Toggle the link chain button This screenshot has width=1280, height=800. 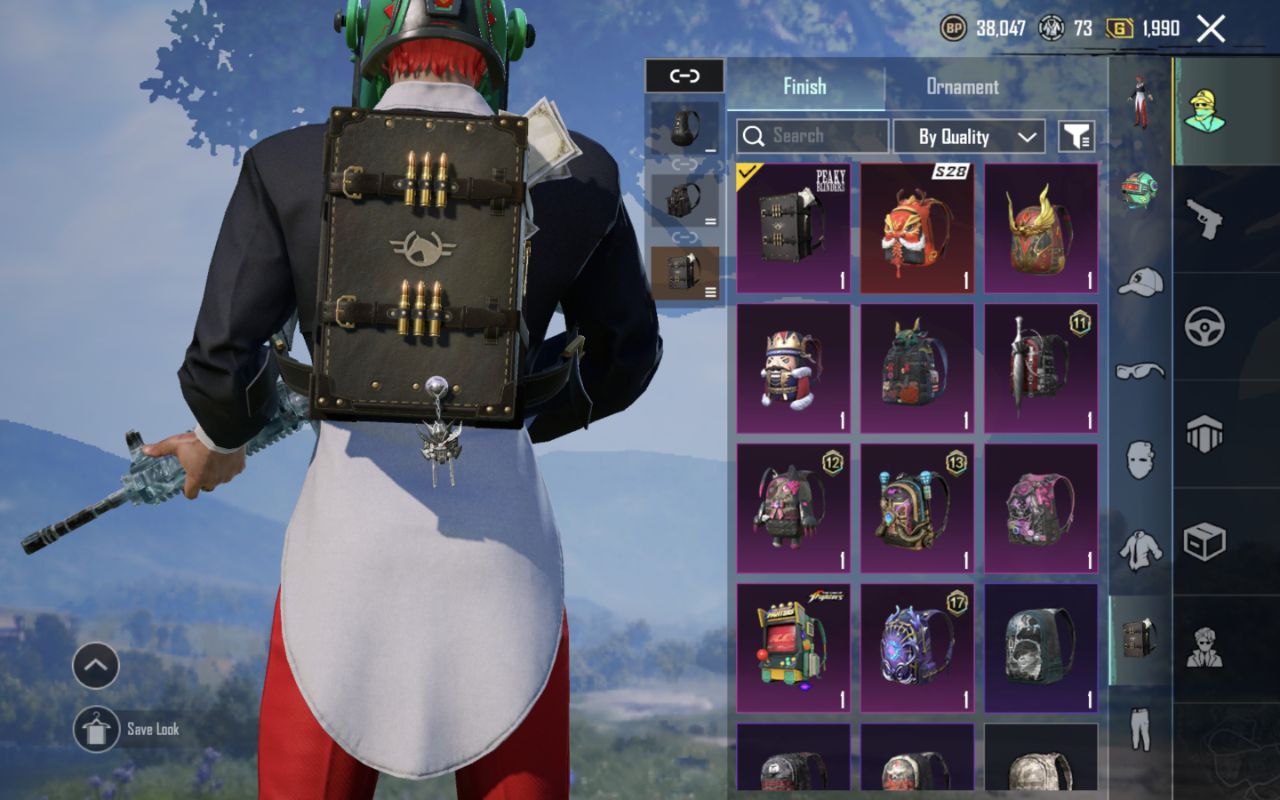684,76
